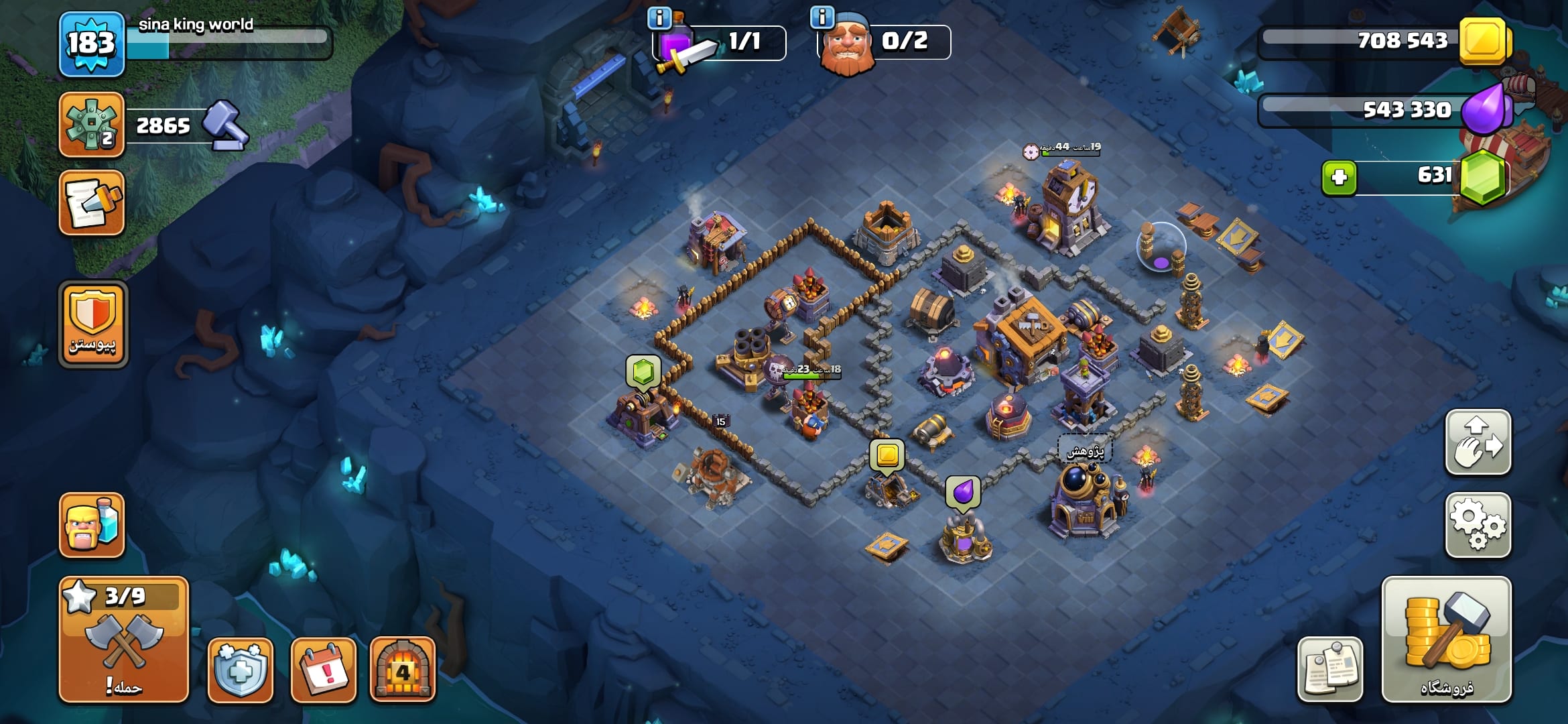Viewport: 1568px width, 724px height.
Task: Collect gold from the yellow bubble
Action: pos(887,455)
